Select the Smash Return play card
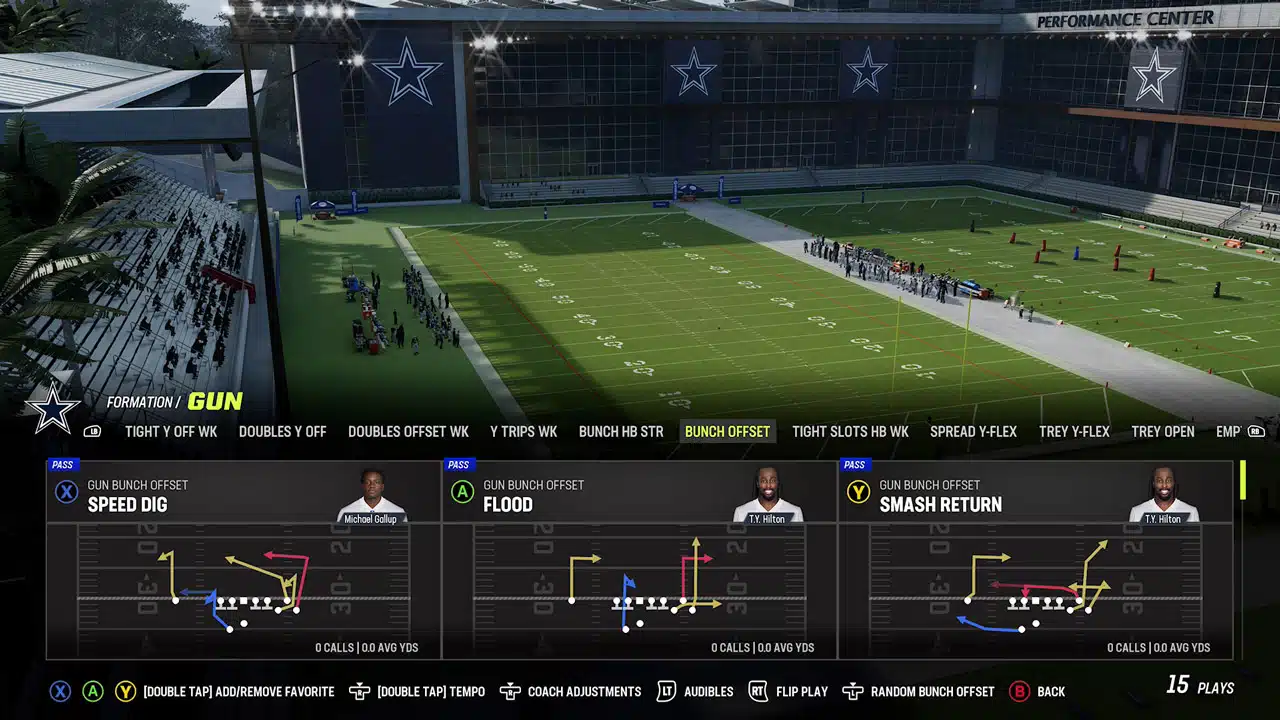This screenshot has height=720, width=1280. coord(1035,559)
